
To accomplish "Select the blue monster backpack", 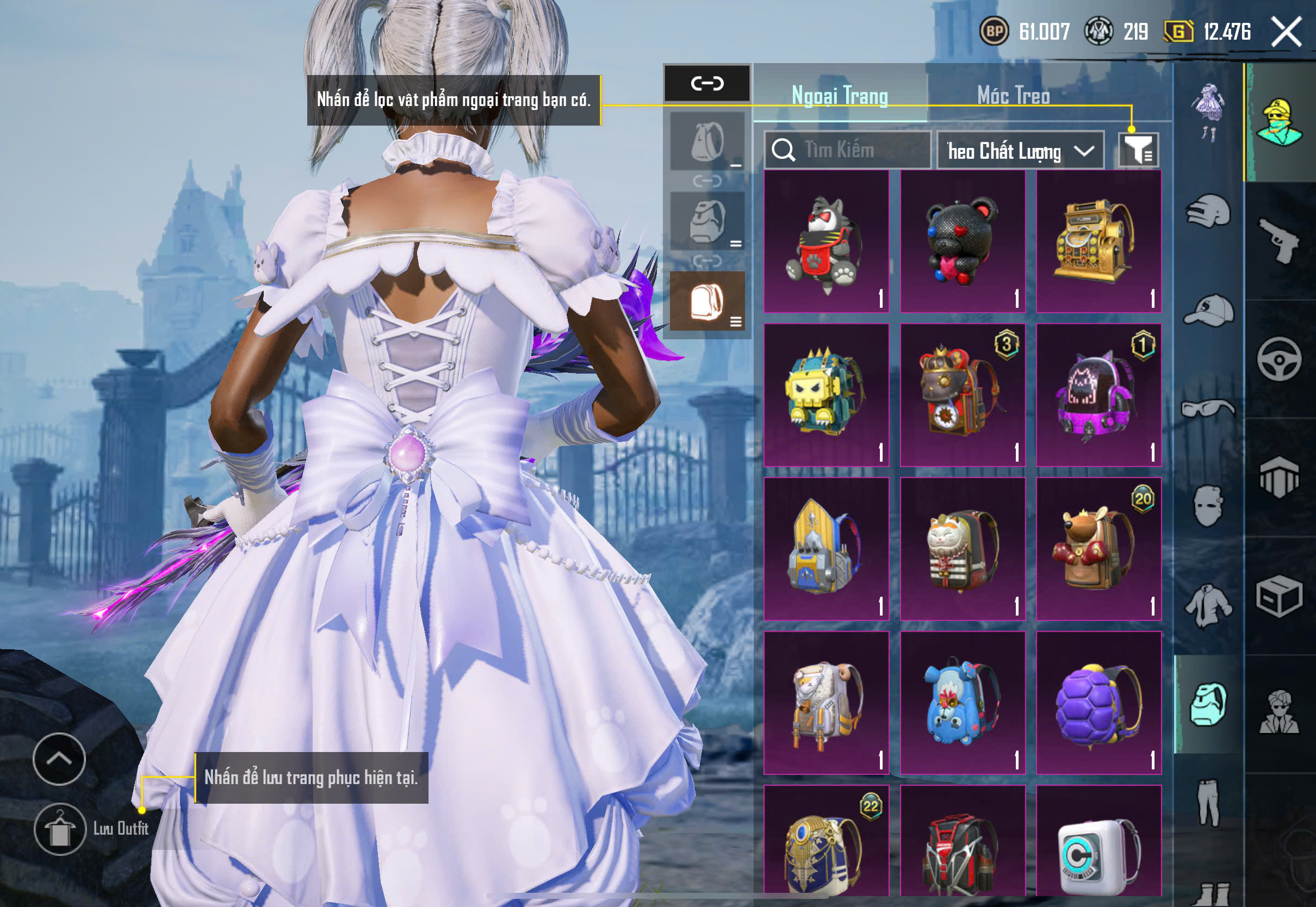I will coord(963,703).
